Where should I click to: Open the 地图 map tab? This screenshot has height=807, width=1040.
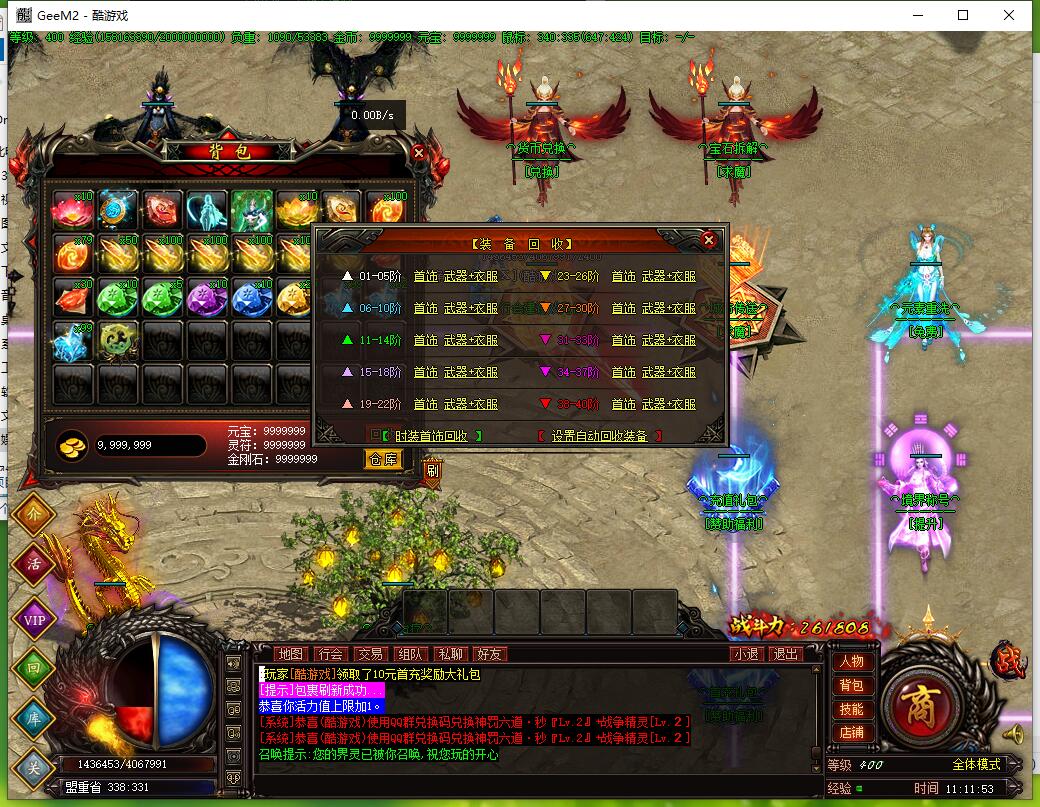[290, 654]
